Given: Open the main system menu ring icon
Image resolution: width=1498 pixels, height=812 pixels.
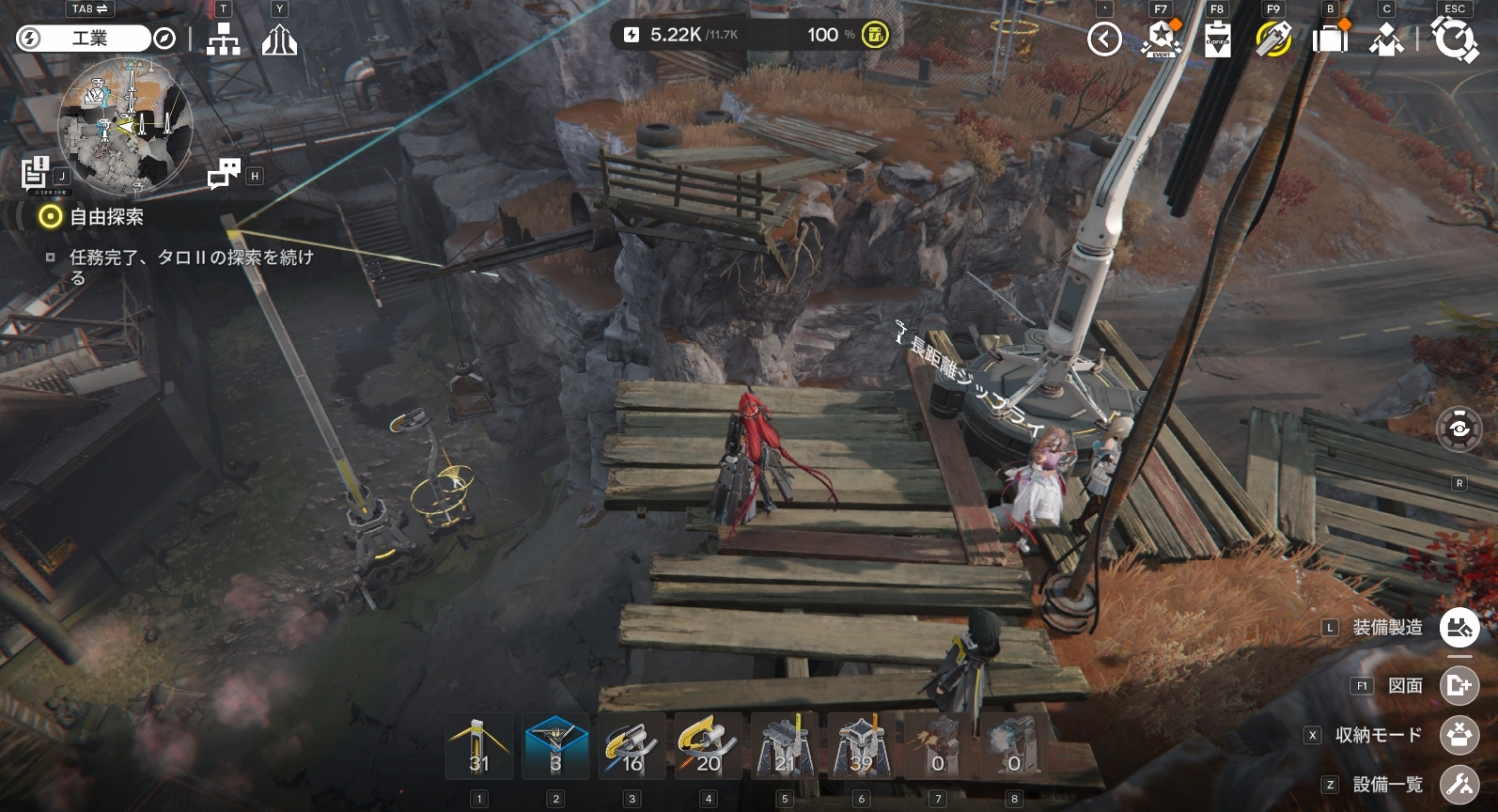Looking at the screenshot, I should 1454,39.
